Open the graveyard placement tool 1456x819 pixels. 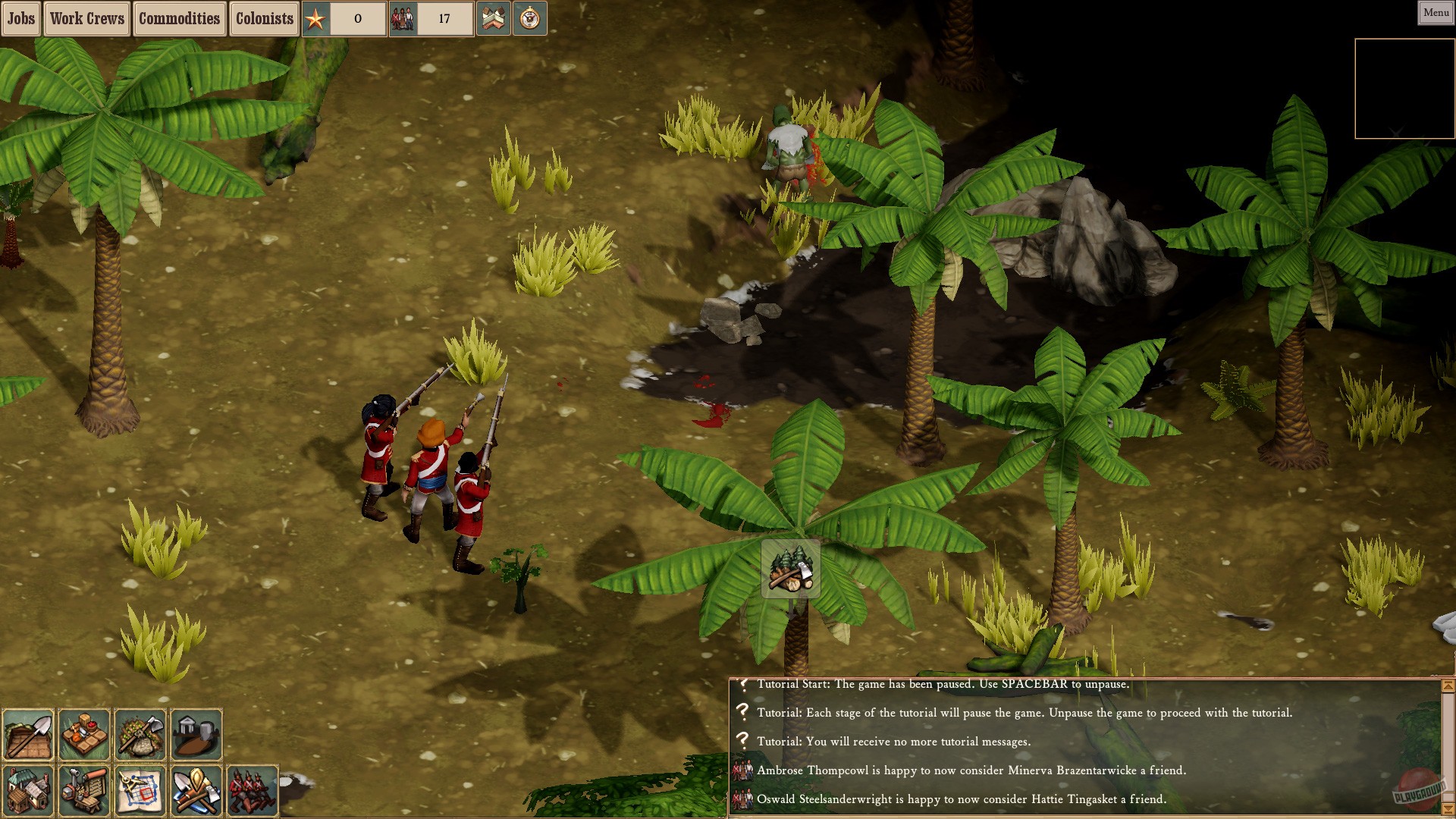point(196,733)
